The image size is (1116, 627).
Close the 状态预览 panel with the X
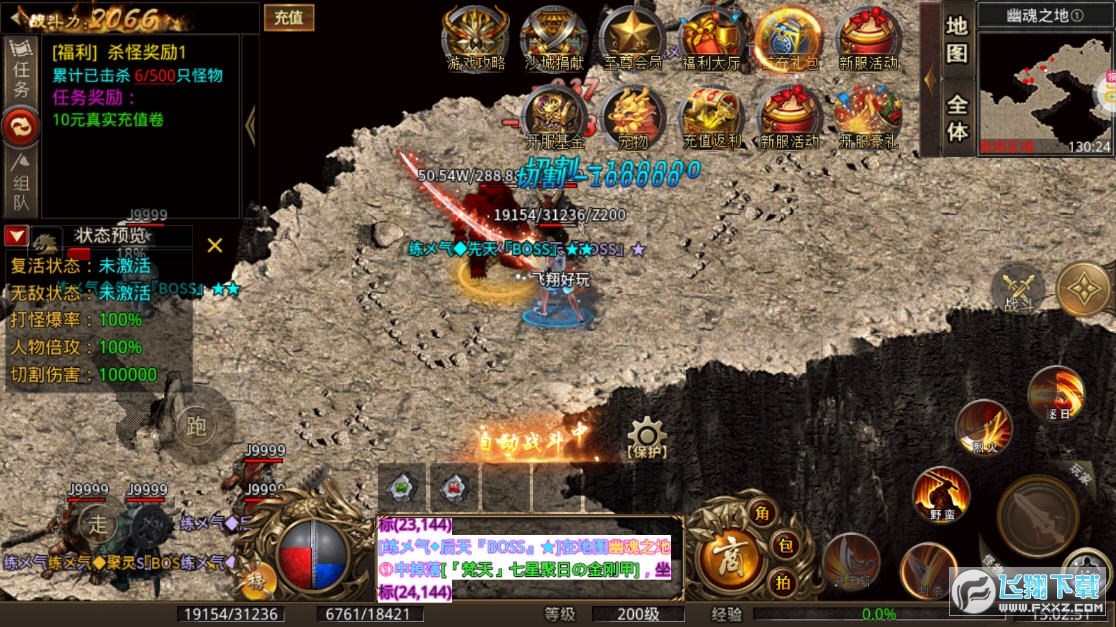click(x=214, y=245)
